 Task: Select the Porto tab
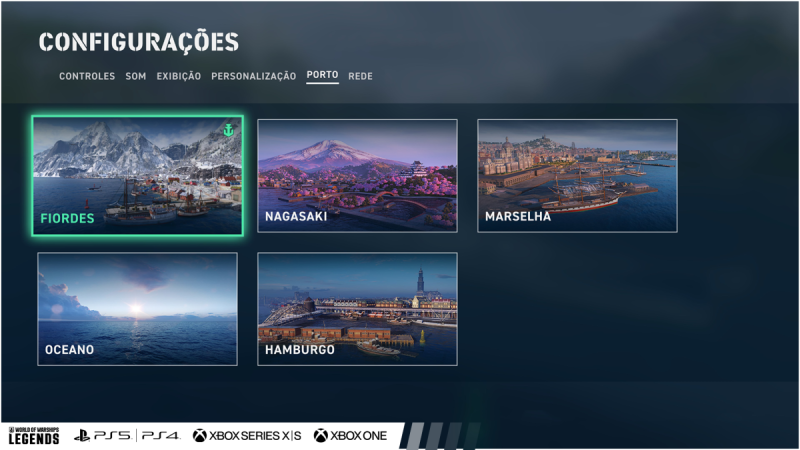click(x=322, y=76)
